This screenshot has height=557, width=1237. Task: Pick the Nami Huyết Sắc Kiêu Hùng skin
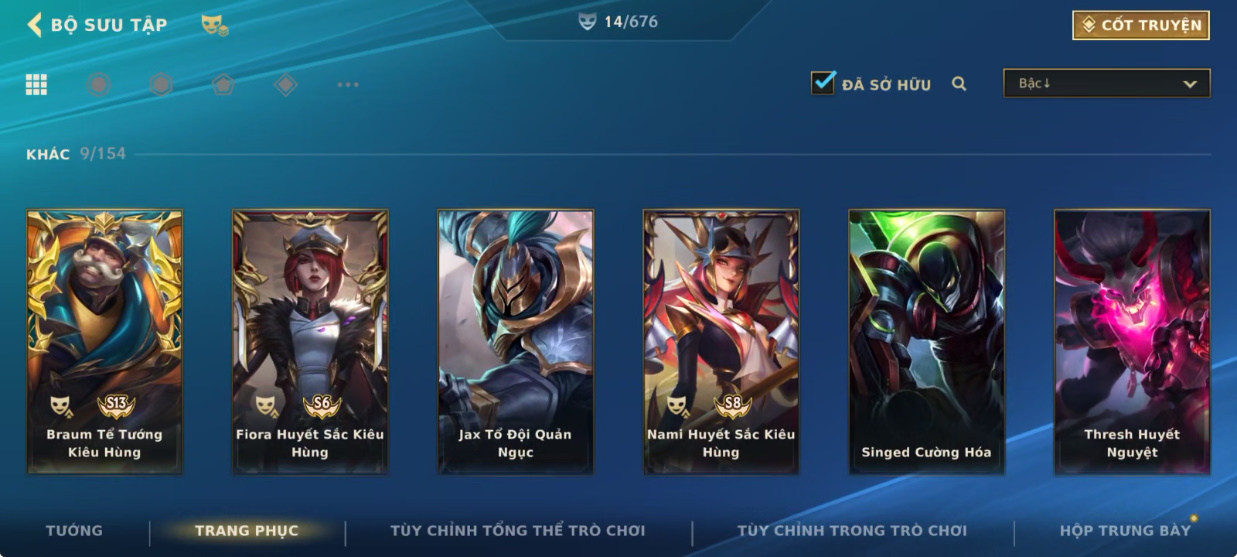click(721, 341)
